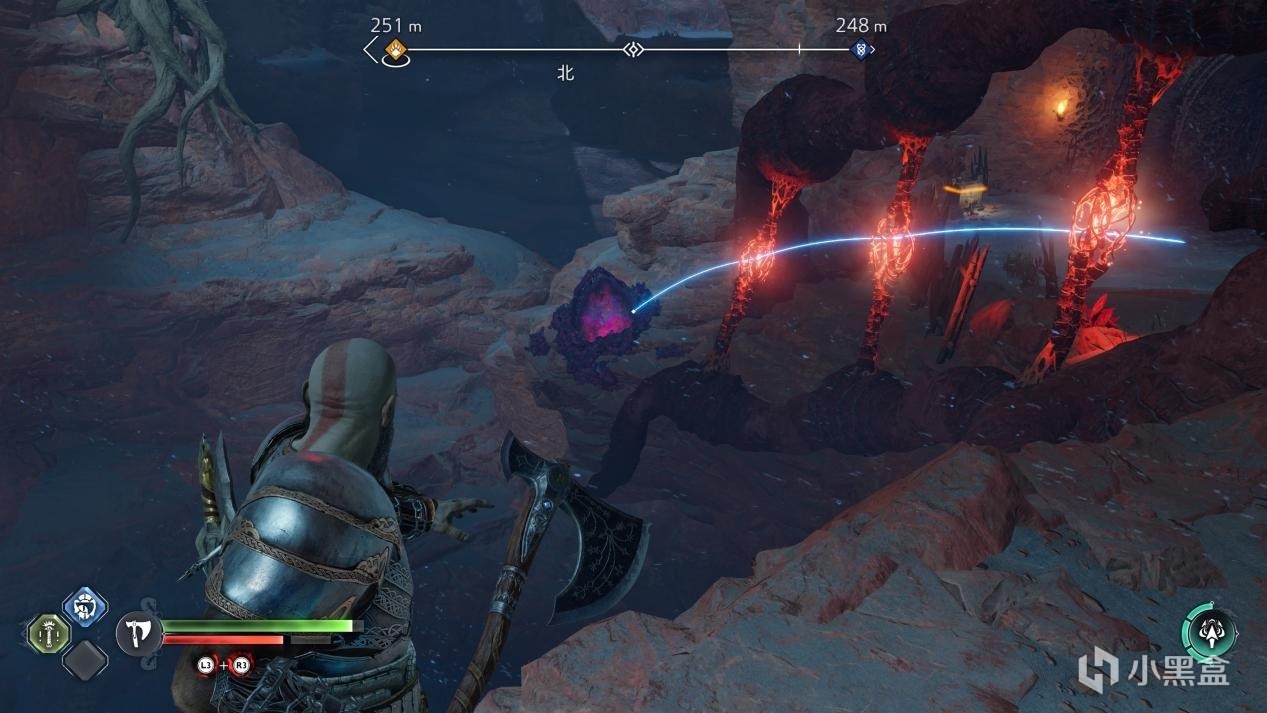Screen dimensions: 1267x713
Task: Select the blue knot compass marker
Action: pyautogui.click(x=860, y=49)
